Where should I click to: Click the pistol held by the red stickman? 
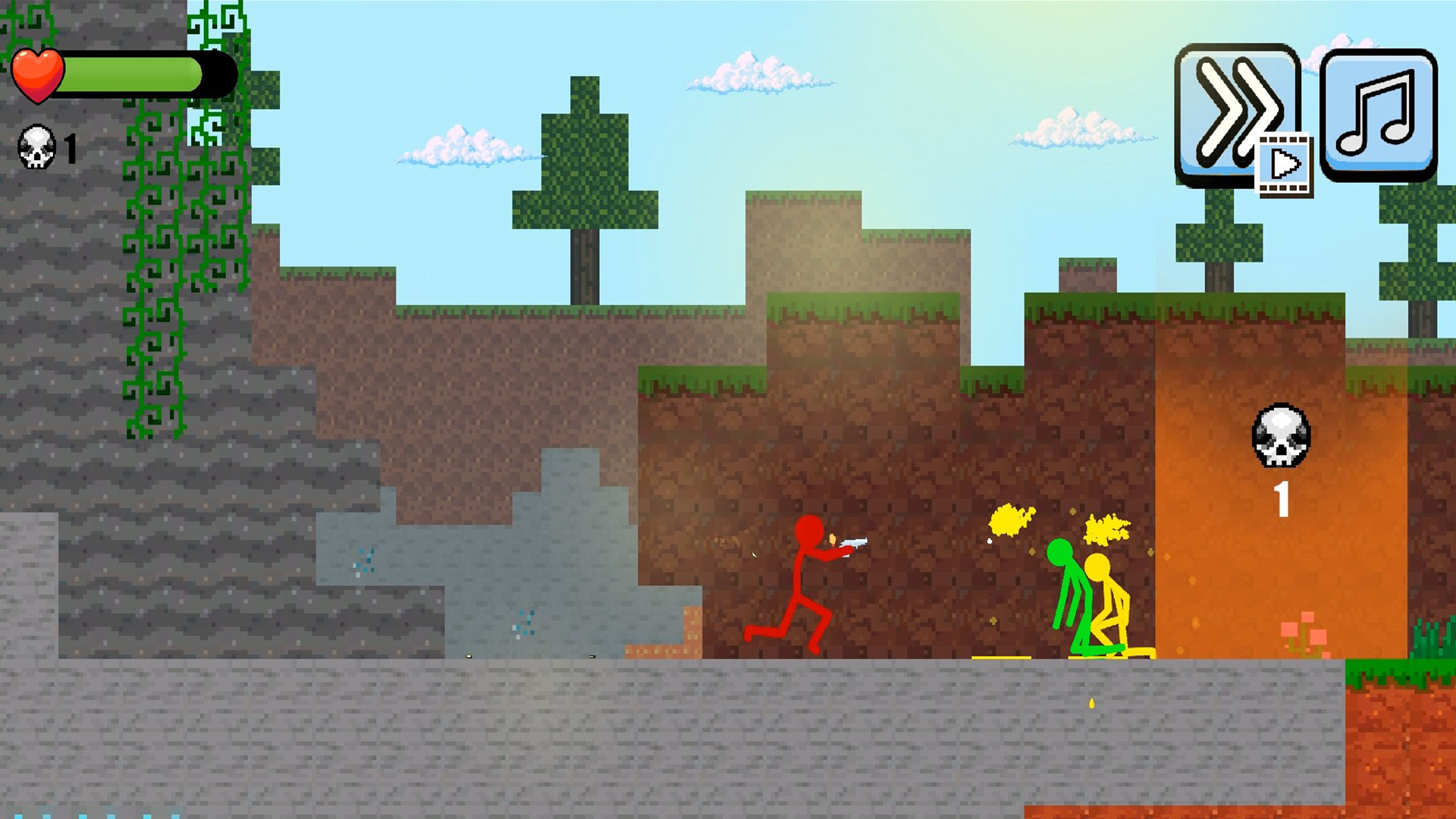(x=855, y=543)
